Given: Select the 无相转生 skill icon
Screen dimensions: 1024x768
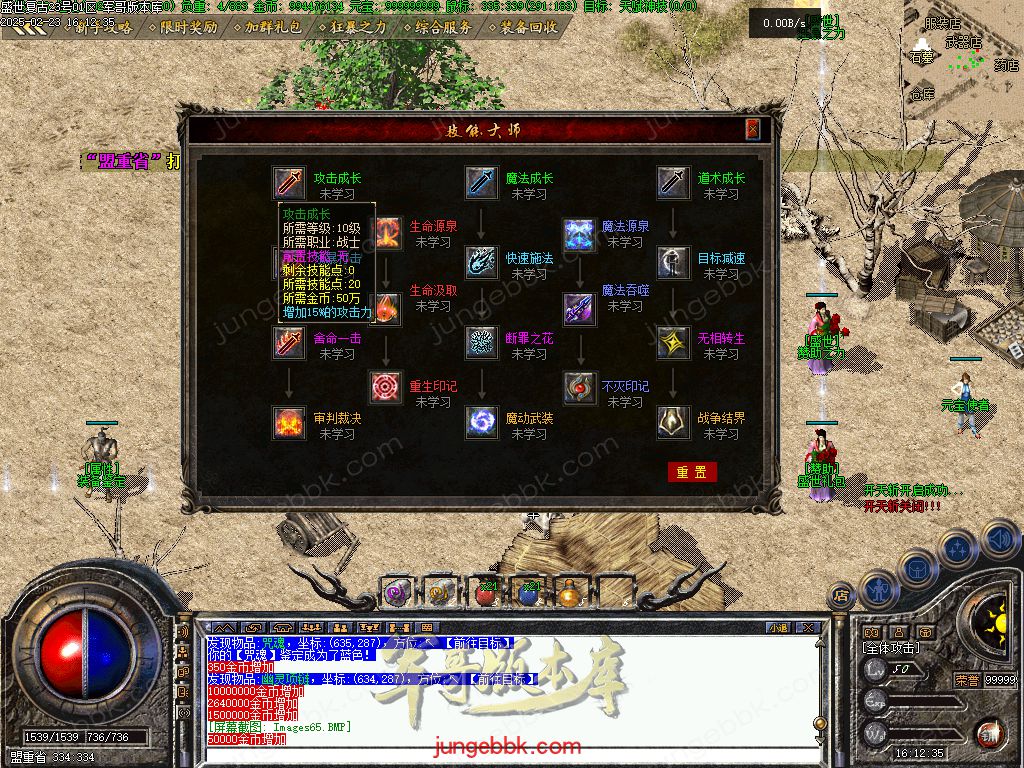Looking at the screenshot, I should [674, 343].
